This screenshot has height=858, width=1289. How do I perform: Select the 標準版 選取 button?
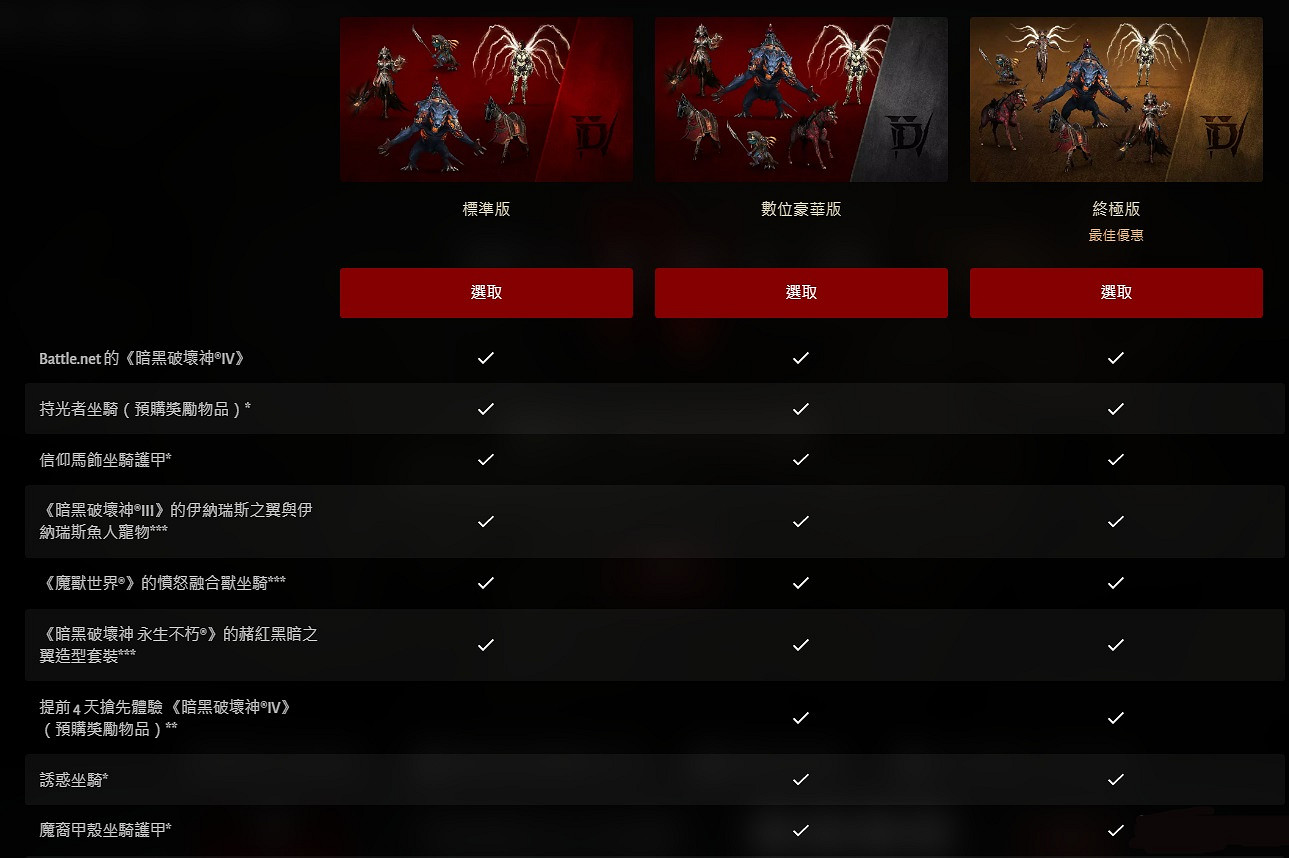485,292
